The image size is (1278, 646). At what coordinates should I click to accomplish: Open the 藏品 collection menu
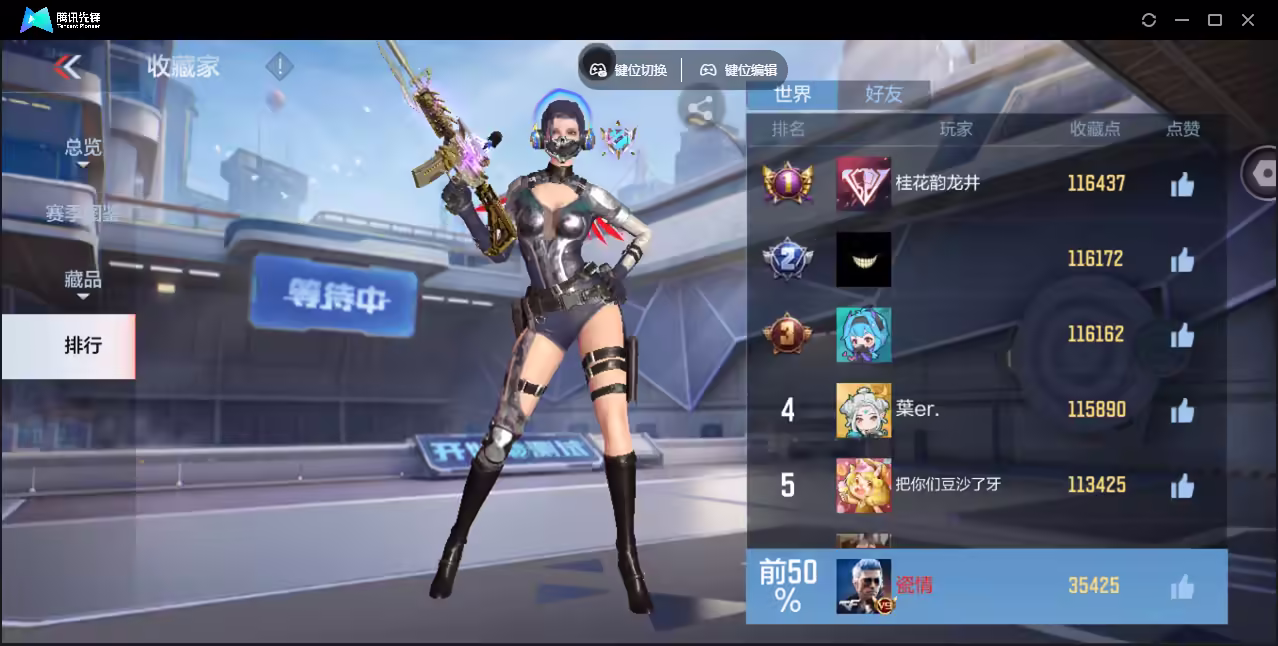[83, 280]
